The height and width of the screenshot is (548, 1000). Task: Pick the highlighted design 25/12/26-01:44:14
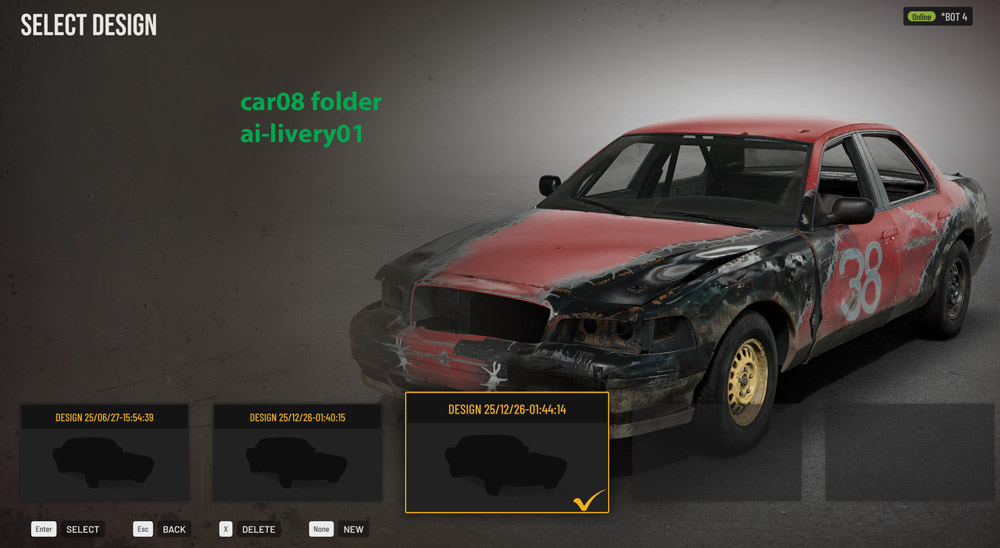click(507, 453)
